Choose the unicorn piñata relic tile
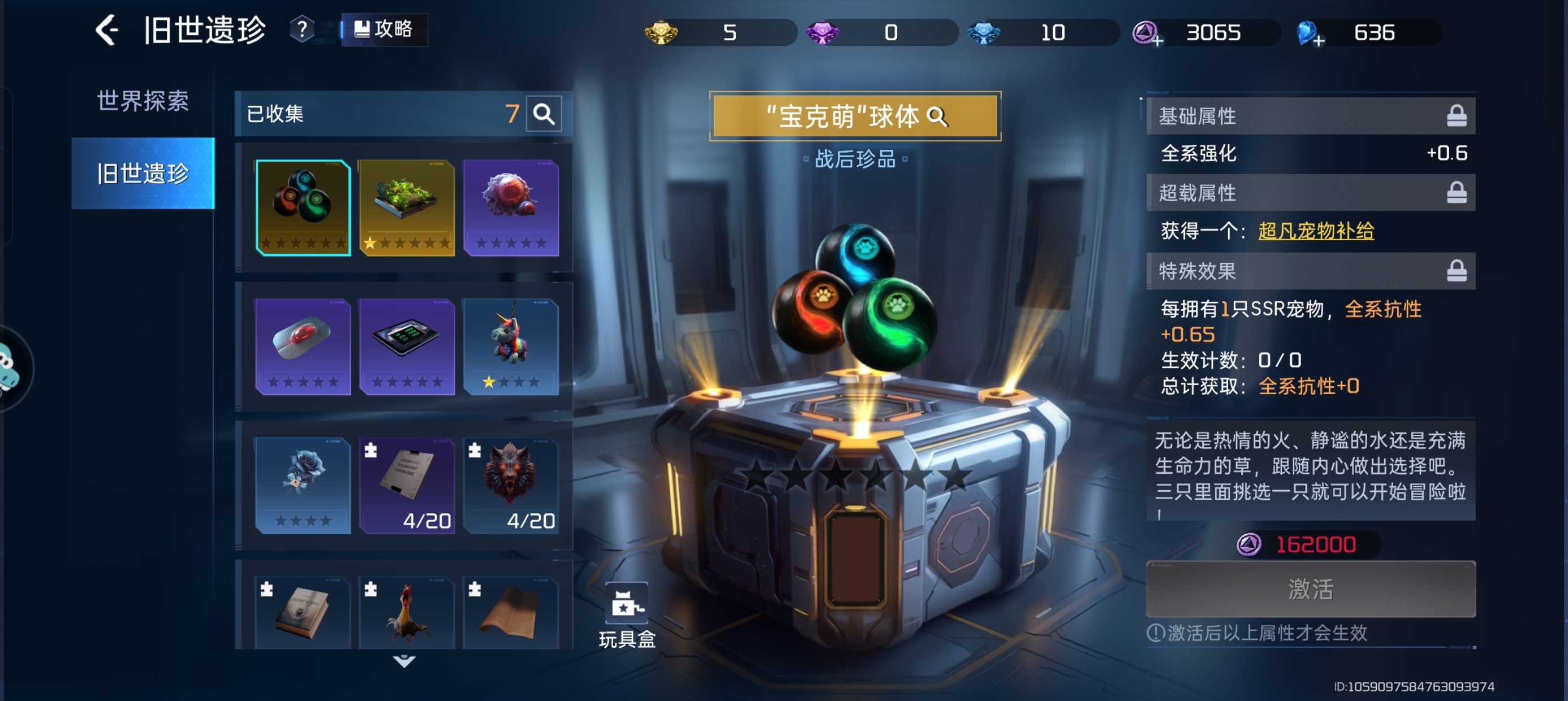 point(511,346)
